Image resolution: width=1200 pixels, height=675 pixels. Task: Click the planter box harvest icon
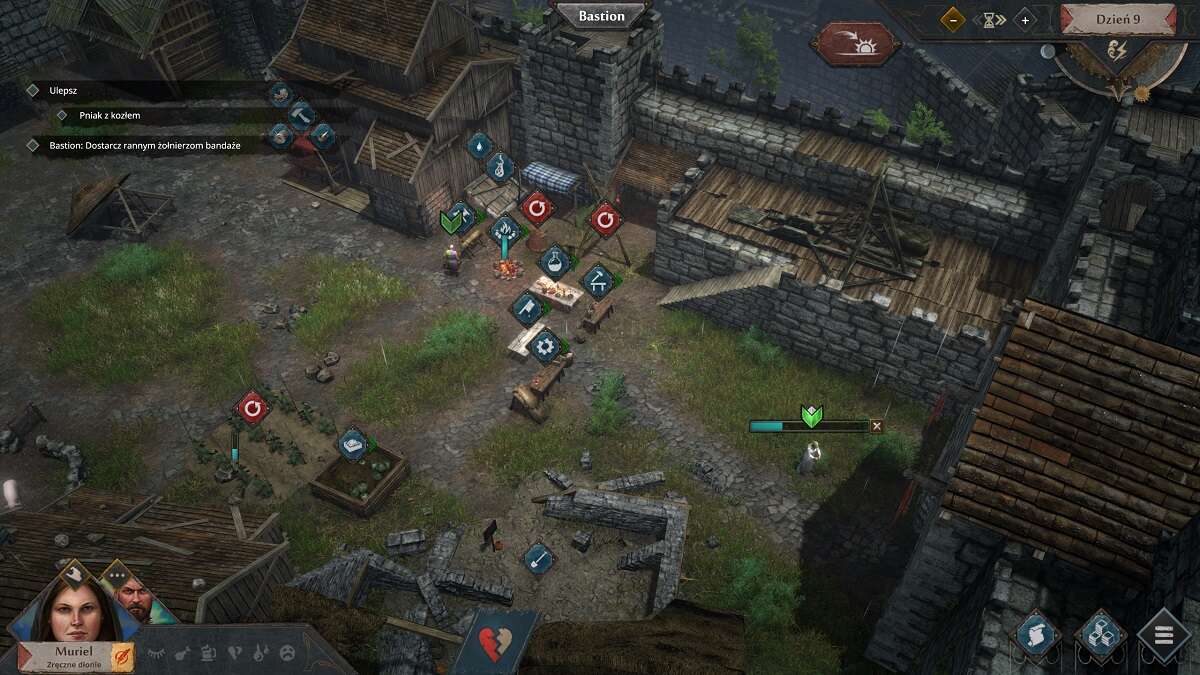pyautogui.click(x=351, y=445)
